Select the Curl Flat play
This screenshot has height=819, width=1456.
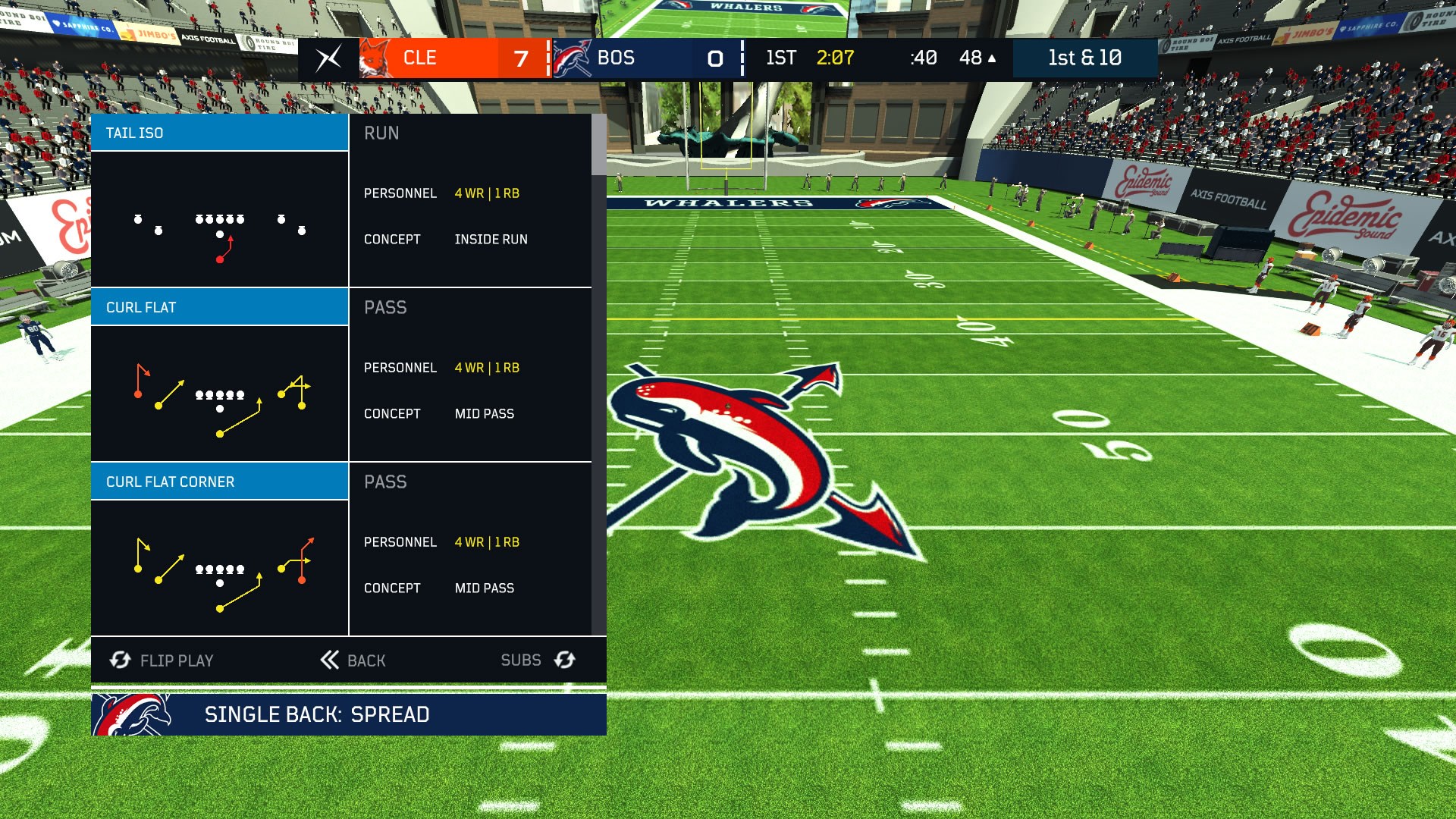pyautogui.click(x=219, y=306)
